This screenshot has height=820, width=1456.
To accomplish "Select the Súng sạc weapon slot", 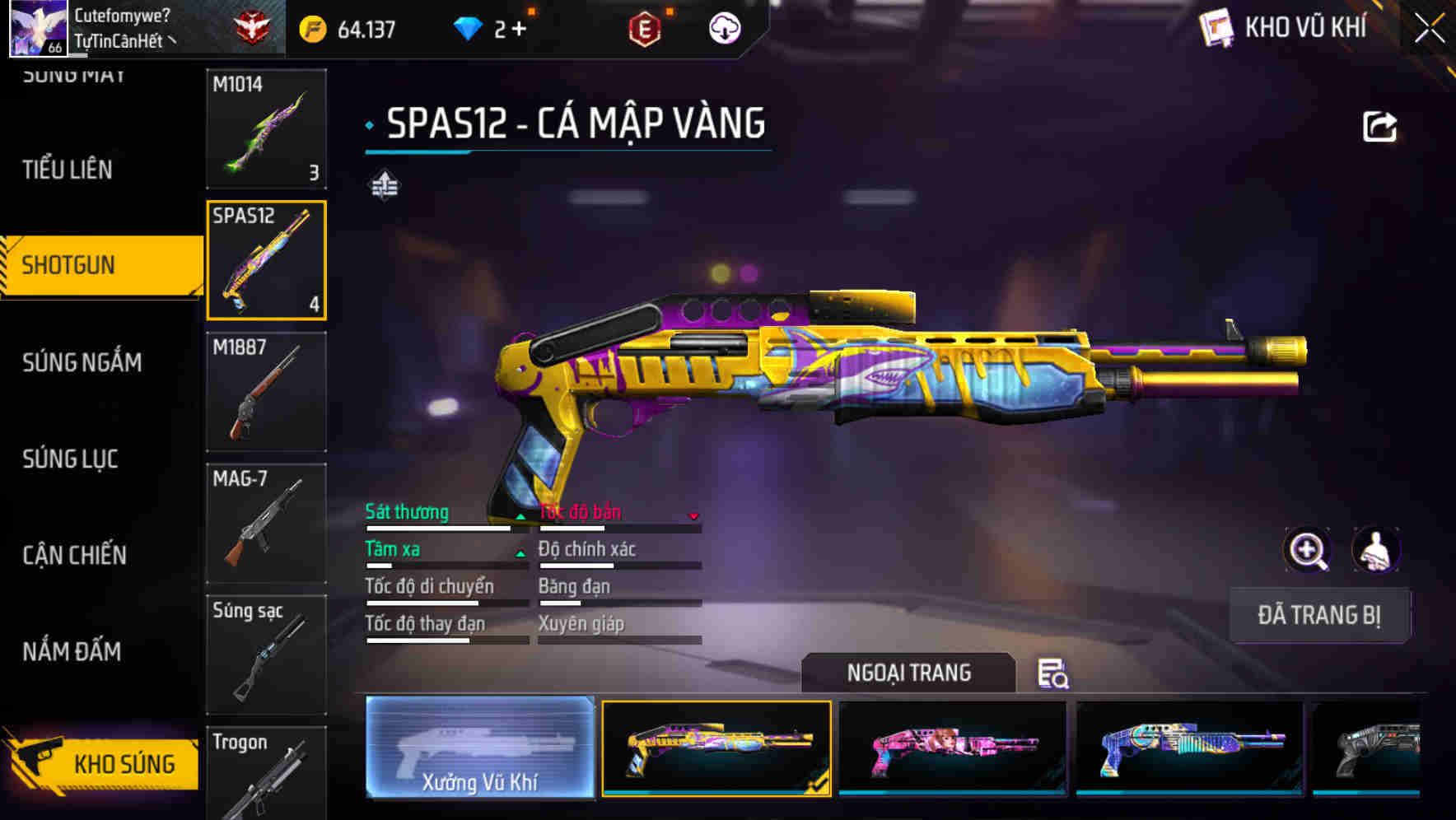I will click(x=266, y=655).
